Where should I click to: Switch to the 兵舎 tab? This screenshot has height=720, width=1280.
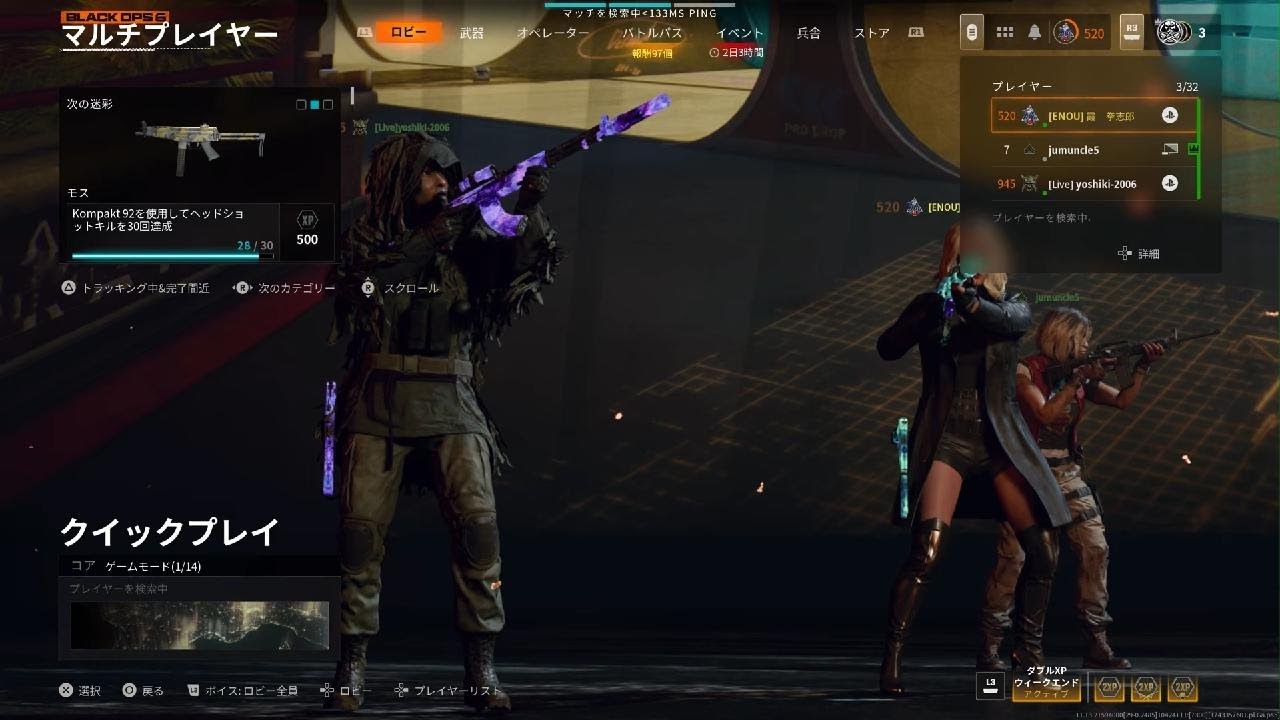click(x=808, y=33)
